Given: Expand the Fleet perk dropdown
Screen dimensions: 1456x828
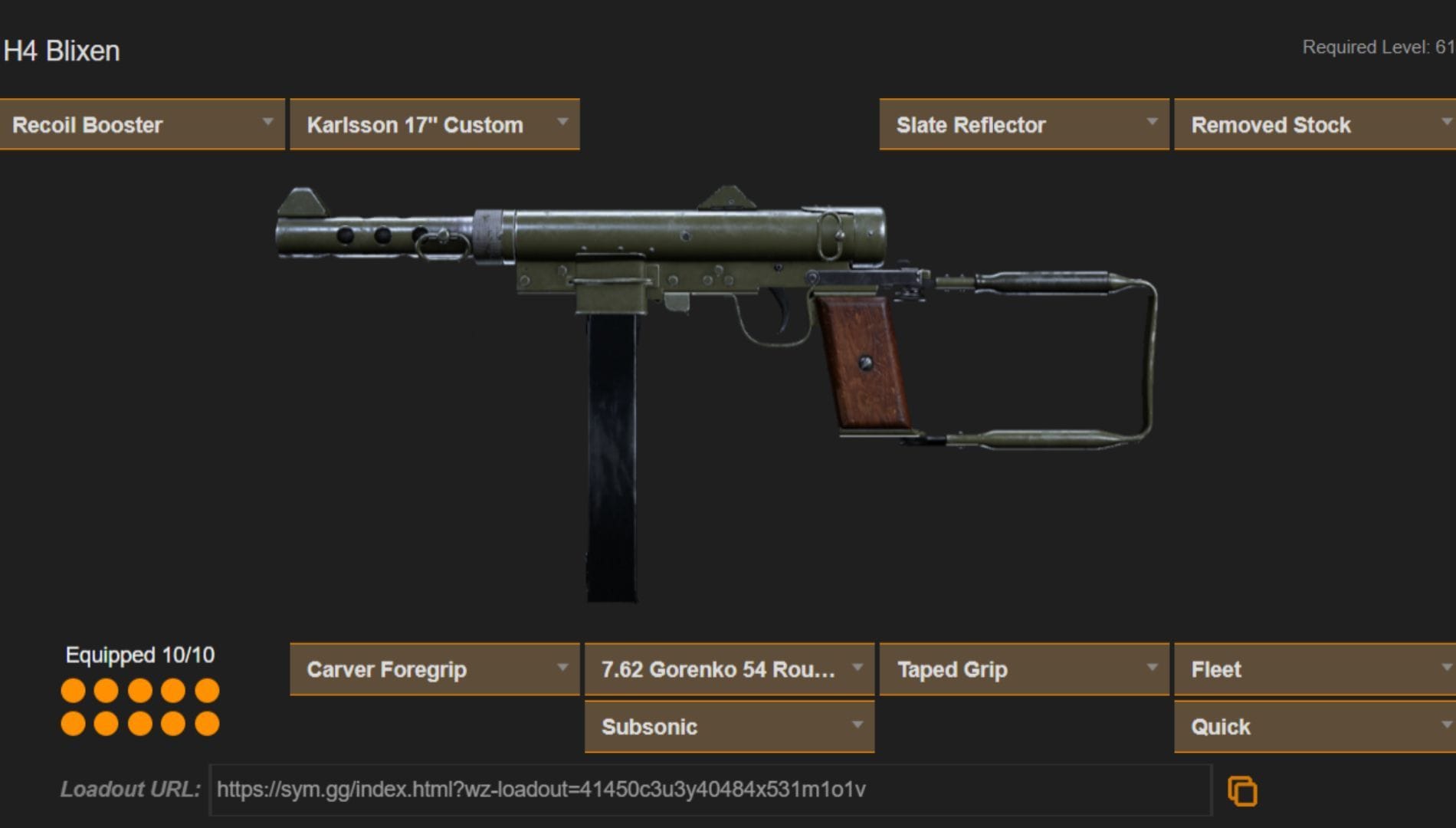Looking at the screenshot, I should pos(1313,669).
